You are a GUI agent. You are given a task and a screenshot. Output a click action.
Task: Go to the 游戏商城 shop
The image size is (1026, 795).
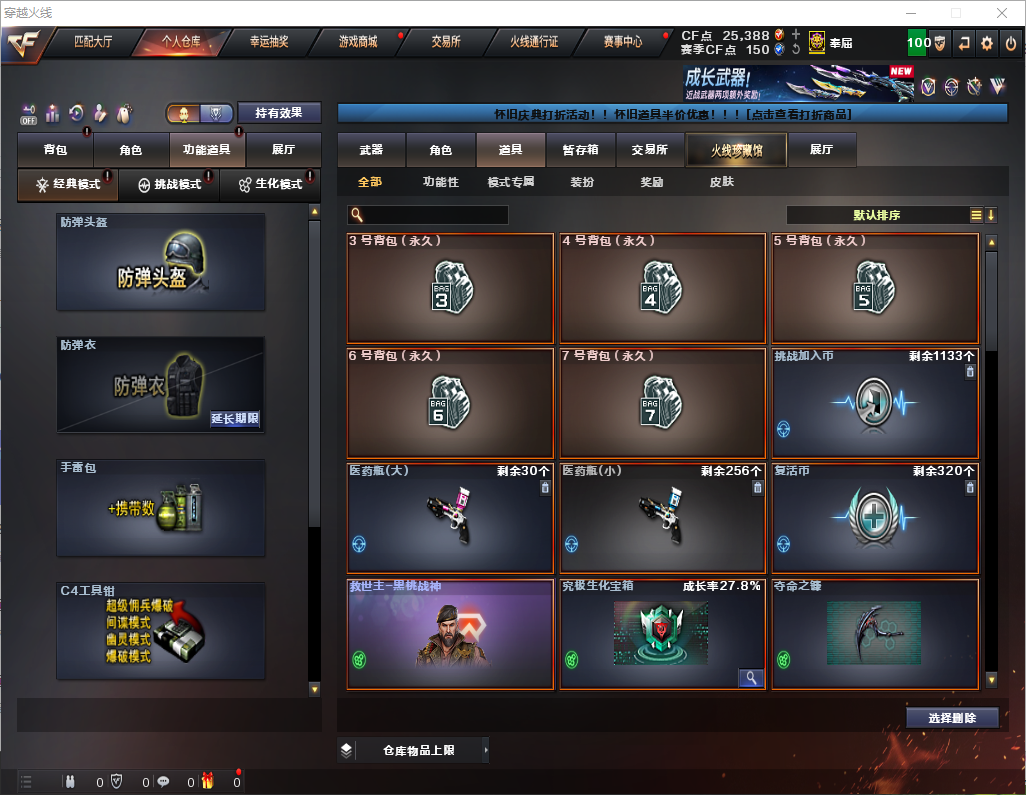click(357, 42)
